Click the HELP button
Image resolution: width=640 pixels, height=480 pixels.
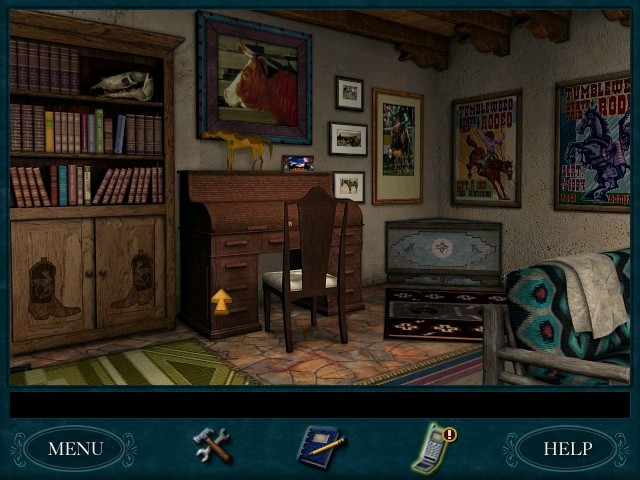click(567, 448)
